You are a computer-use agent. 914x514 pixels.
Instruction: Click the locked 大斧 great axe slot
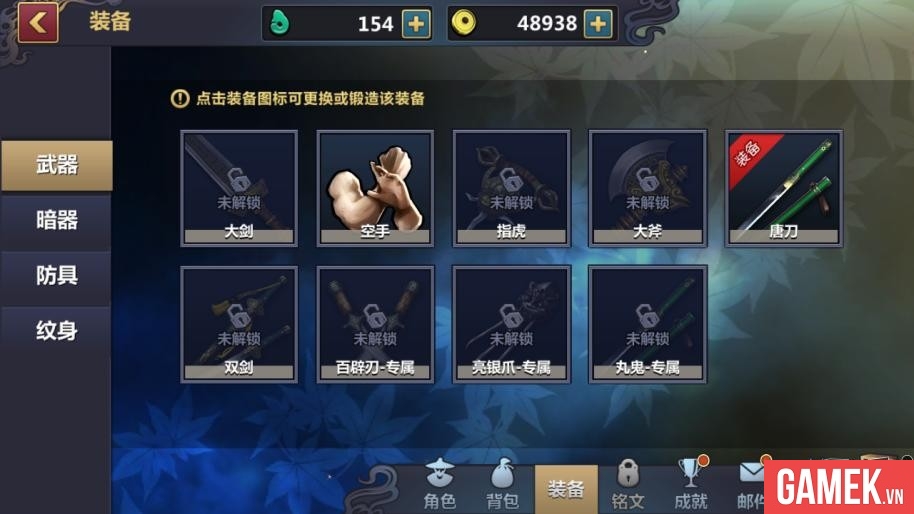pyautogui.click(x=647, y=187)
